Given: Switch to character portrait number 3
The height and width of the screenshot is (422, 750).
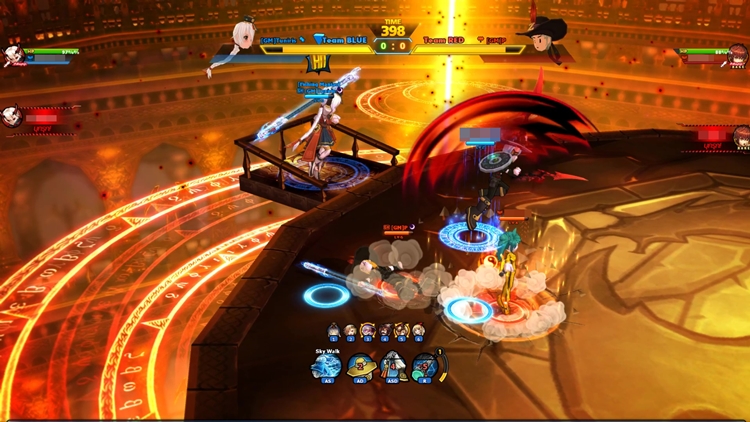Looking at the screenshot, I should pos(368,331).
